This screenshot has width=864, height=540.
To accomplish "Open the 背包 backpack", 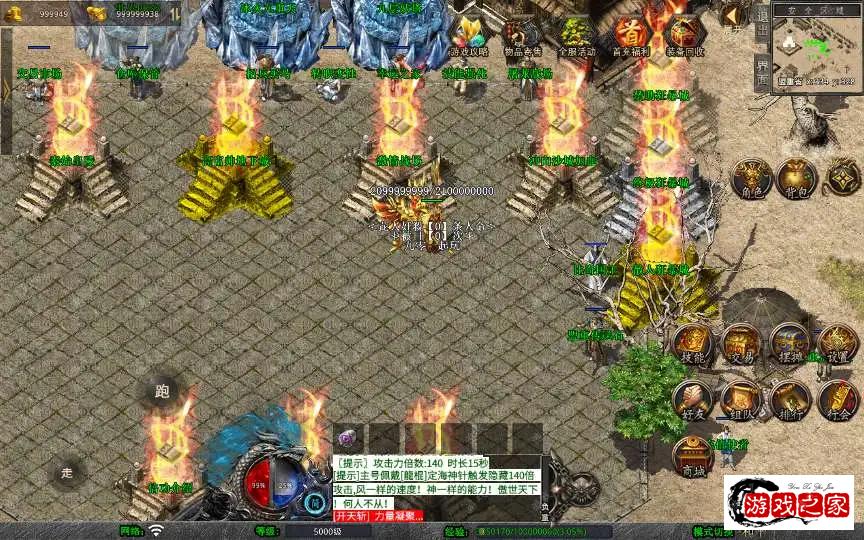I will point(796,178).
